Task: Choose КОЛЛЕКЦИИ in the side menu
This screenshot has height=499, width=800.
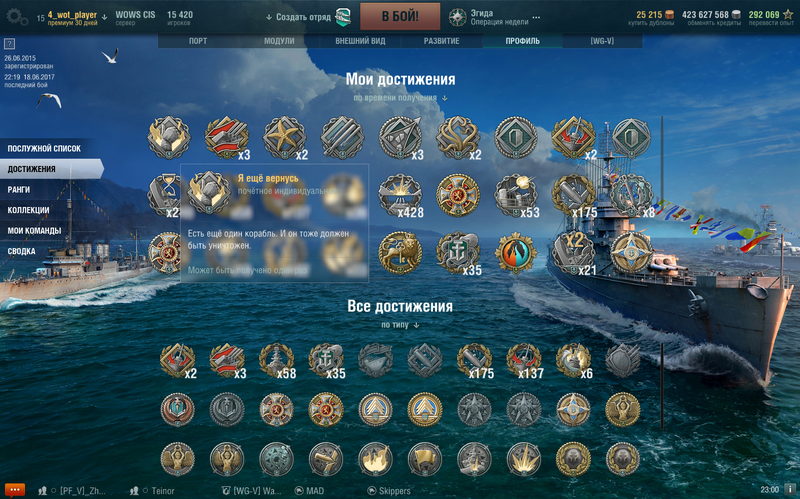Action: point(28,210)
